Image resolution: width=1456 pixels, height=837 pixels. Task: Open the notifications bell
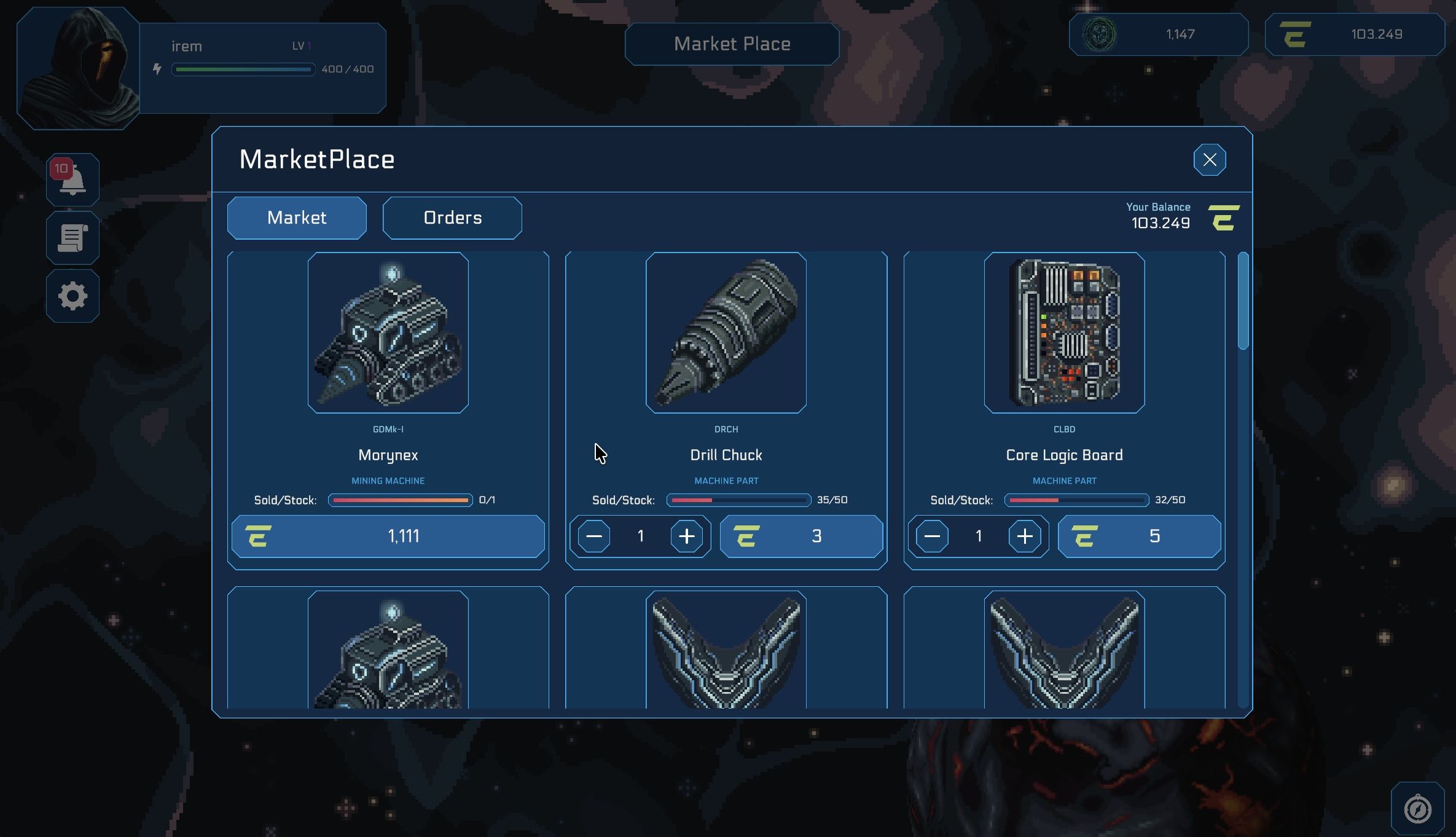[x=72, y=179]
